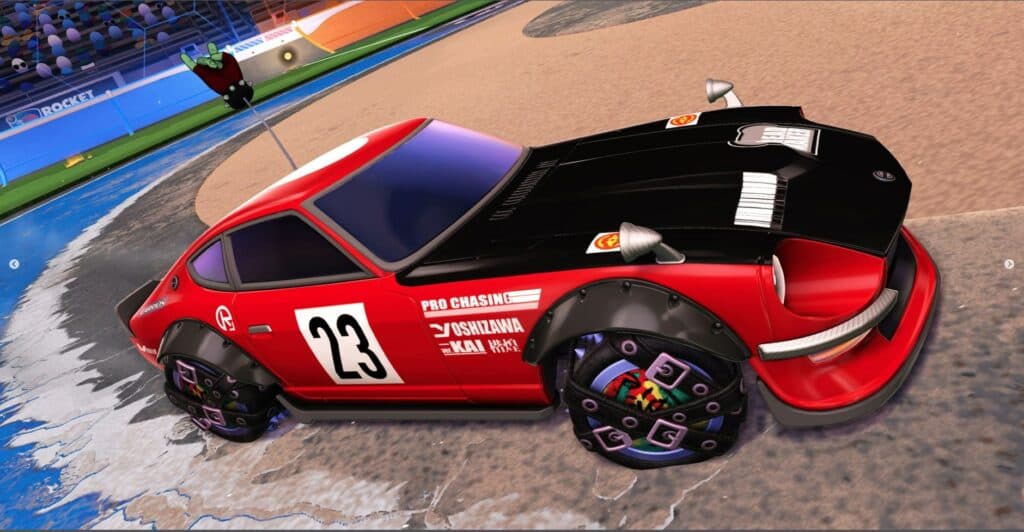Go to the previous image with the left arrow
1024x532 pixels.
coord(14,265)
